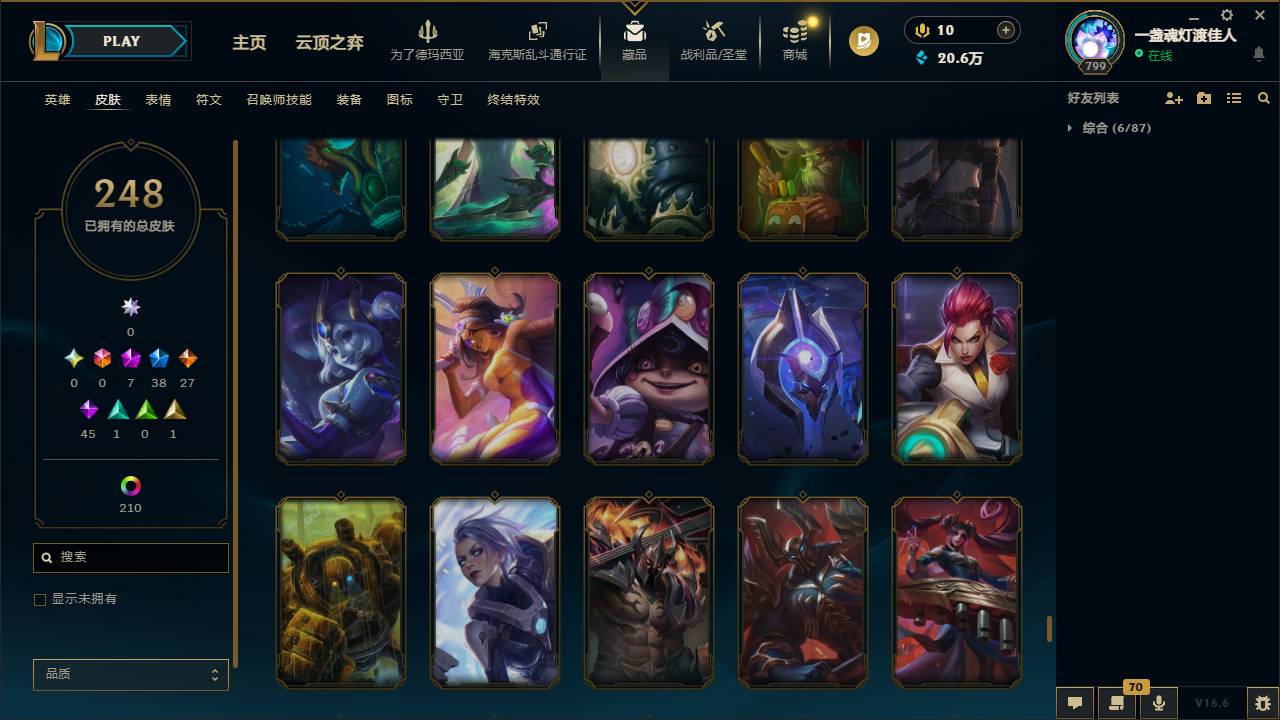This screenshot has height=720, width=1280.
Task: Click the 搜索 skin search field
Action: pos(130,557)
